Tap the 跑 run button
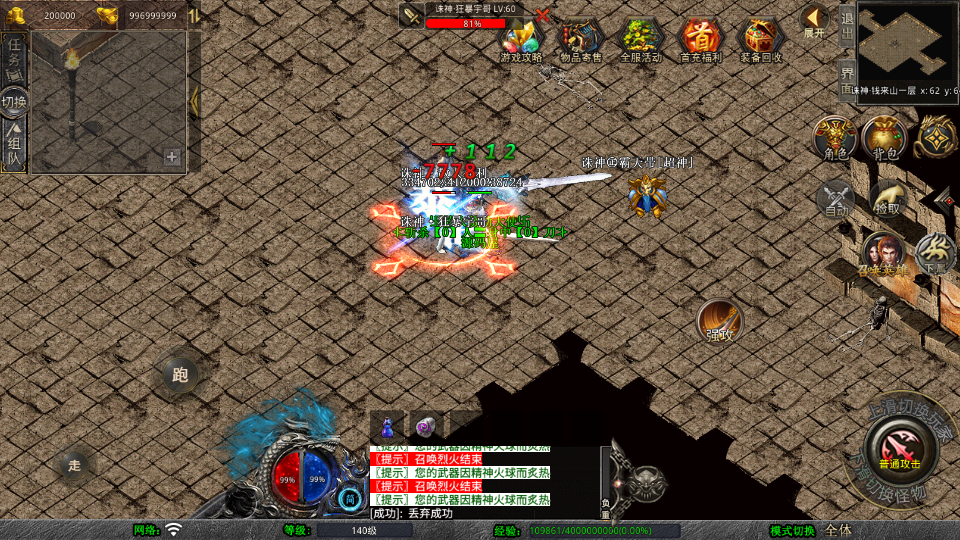Image resolution: width=960 pixels, height=540 pixels. 180,376
